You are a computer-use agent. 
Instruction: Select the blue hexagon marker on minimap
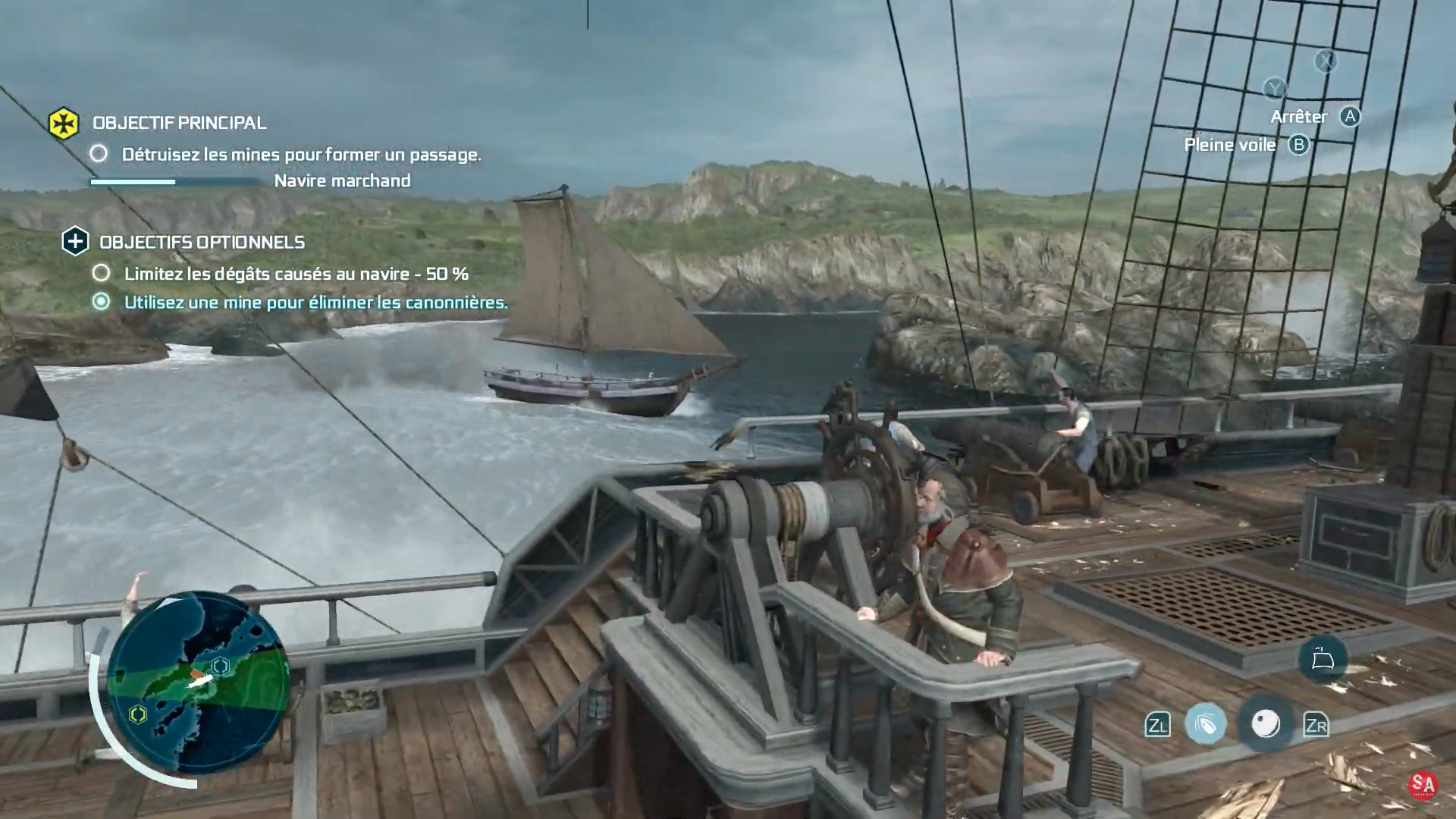coord(221,666)
